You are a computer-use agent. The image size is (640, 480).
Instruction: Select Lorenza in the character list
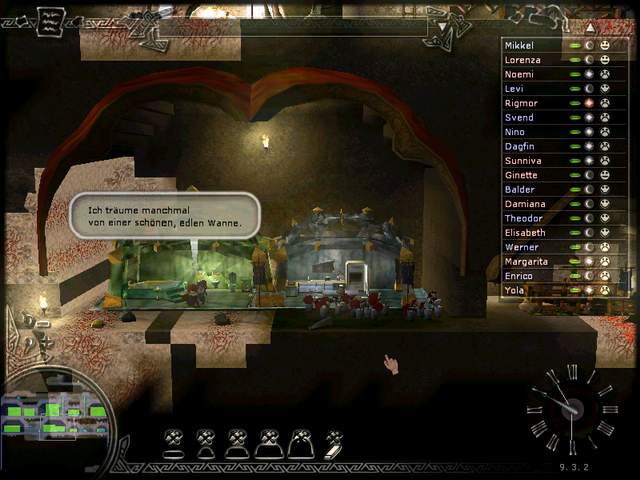pos(523,60)
